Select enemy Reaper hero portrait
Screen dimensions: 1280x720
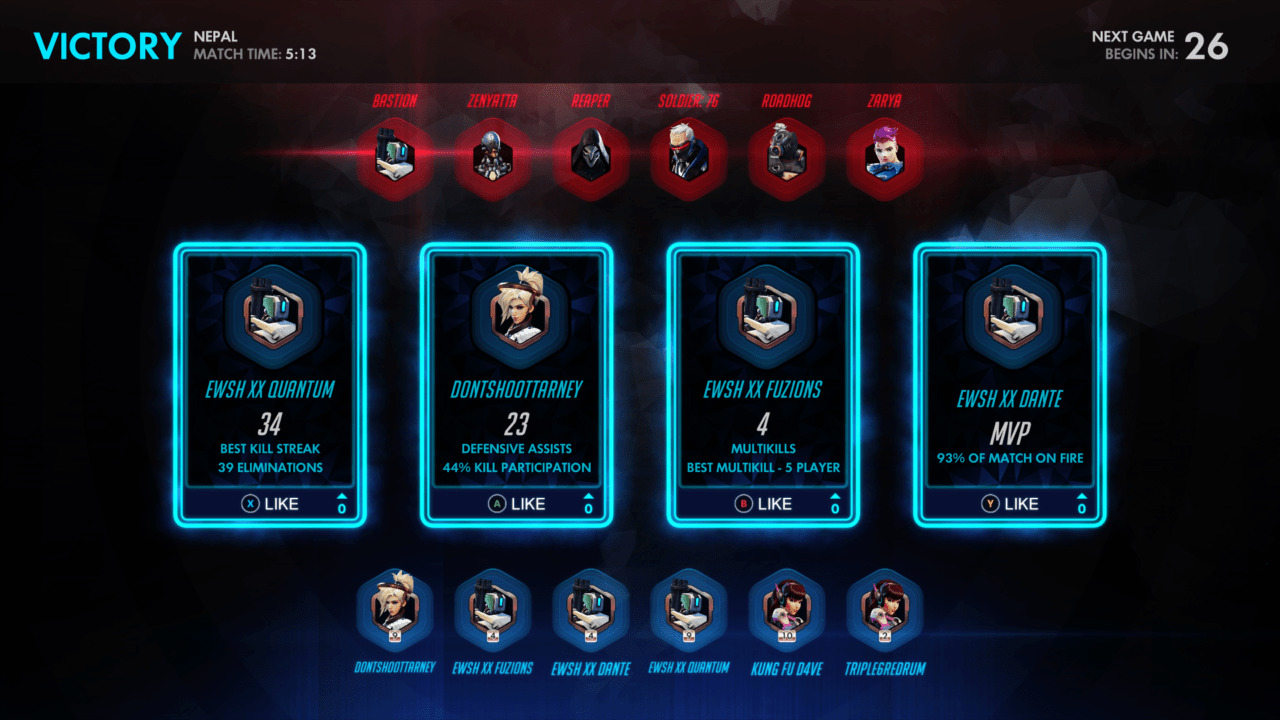point(590,158)
